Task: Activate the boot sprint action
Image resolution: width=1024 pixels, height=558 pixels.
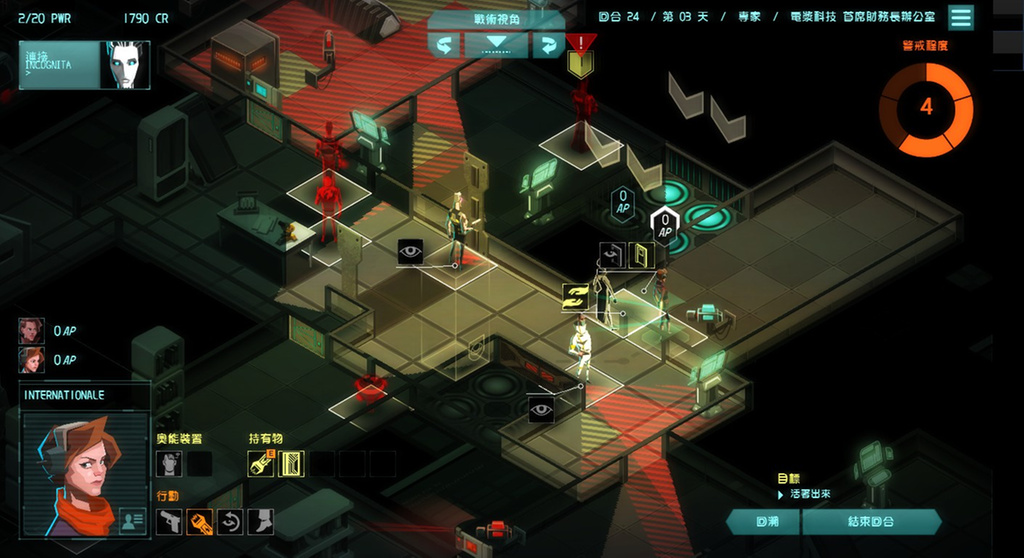Action: pyautogui.click(x=260, y=521)
